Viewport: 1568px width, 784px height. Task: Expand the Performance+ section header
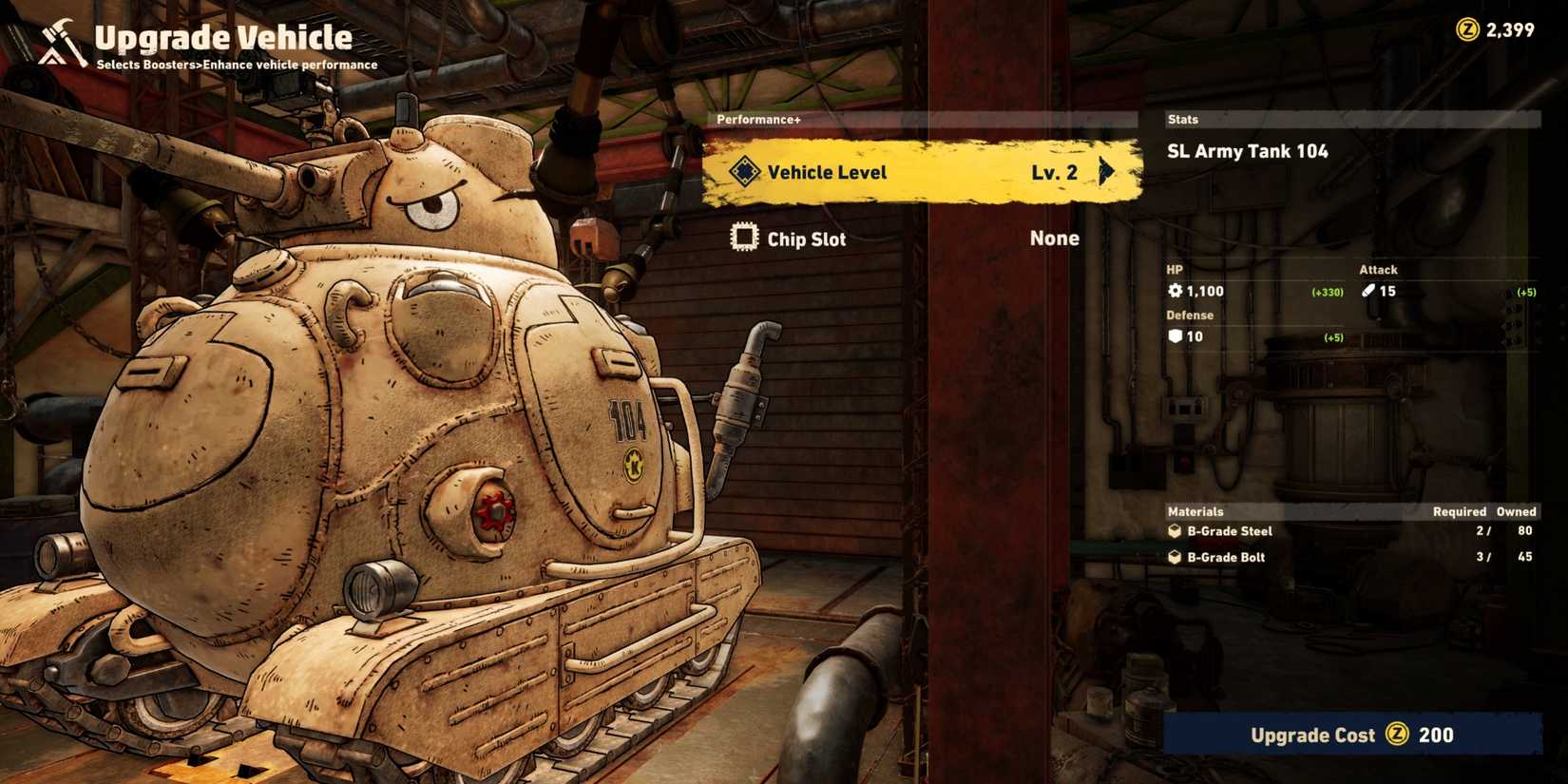[x=760, y=120]
